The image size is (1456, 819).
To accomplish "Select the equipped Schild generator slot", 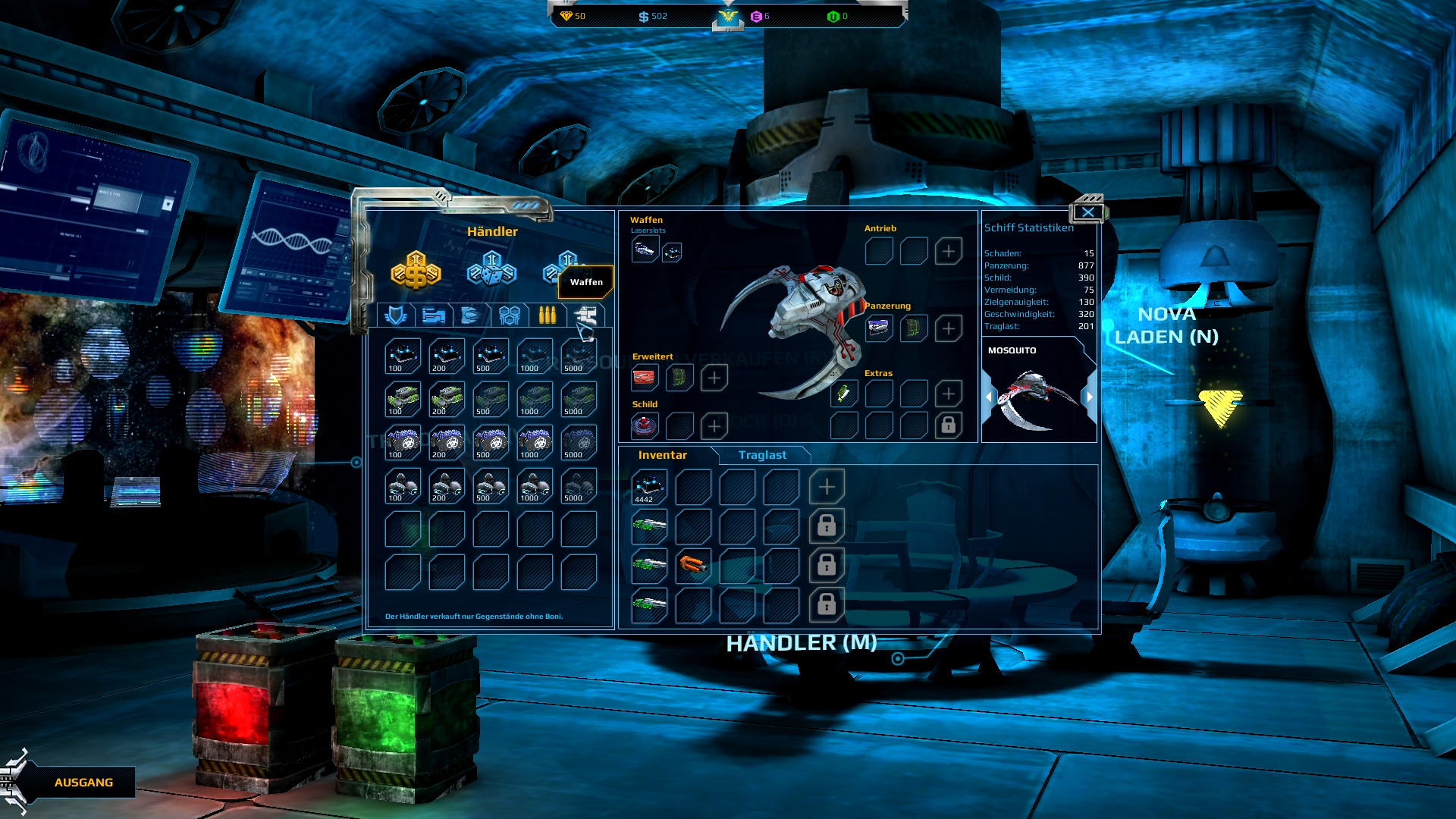I will (645, 426).
